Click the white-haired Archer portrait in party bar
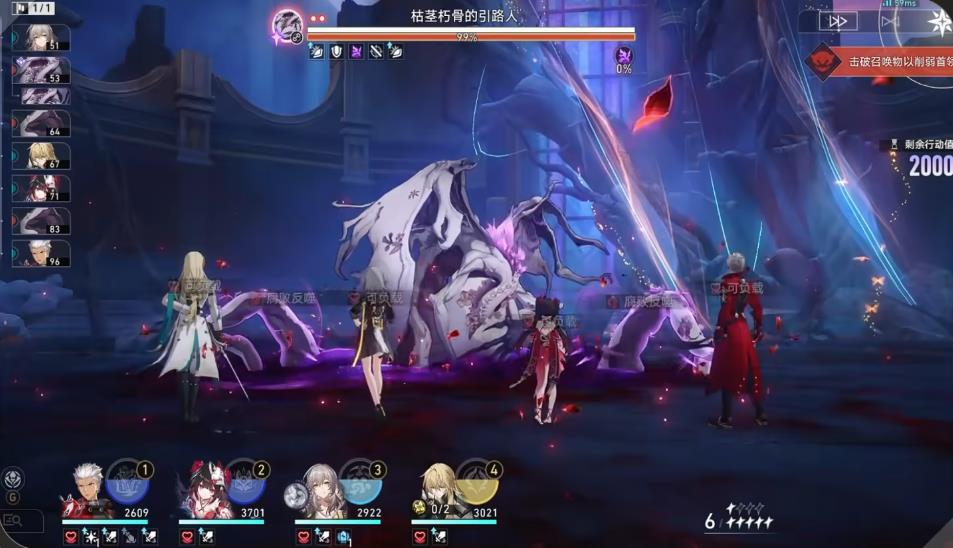953x548 pixels. point(86,491)
